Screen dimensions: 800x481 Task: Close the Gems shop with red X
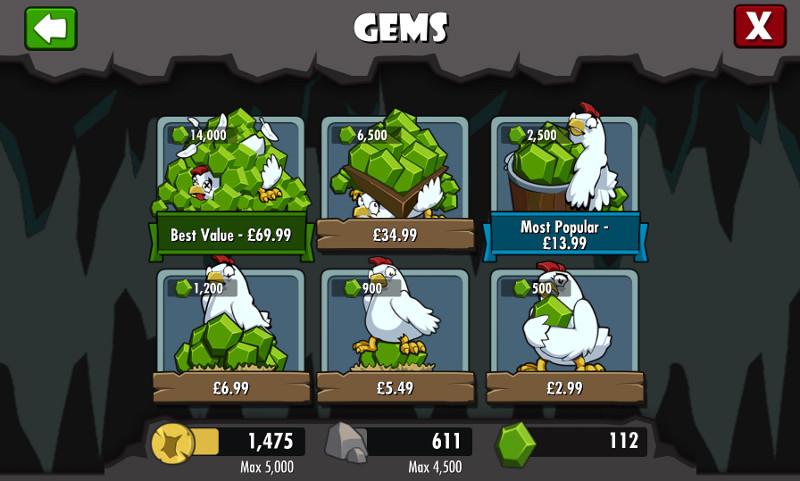tap(759, 27)
